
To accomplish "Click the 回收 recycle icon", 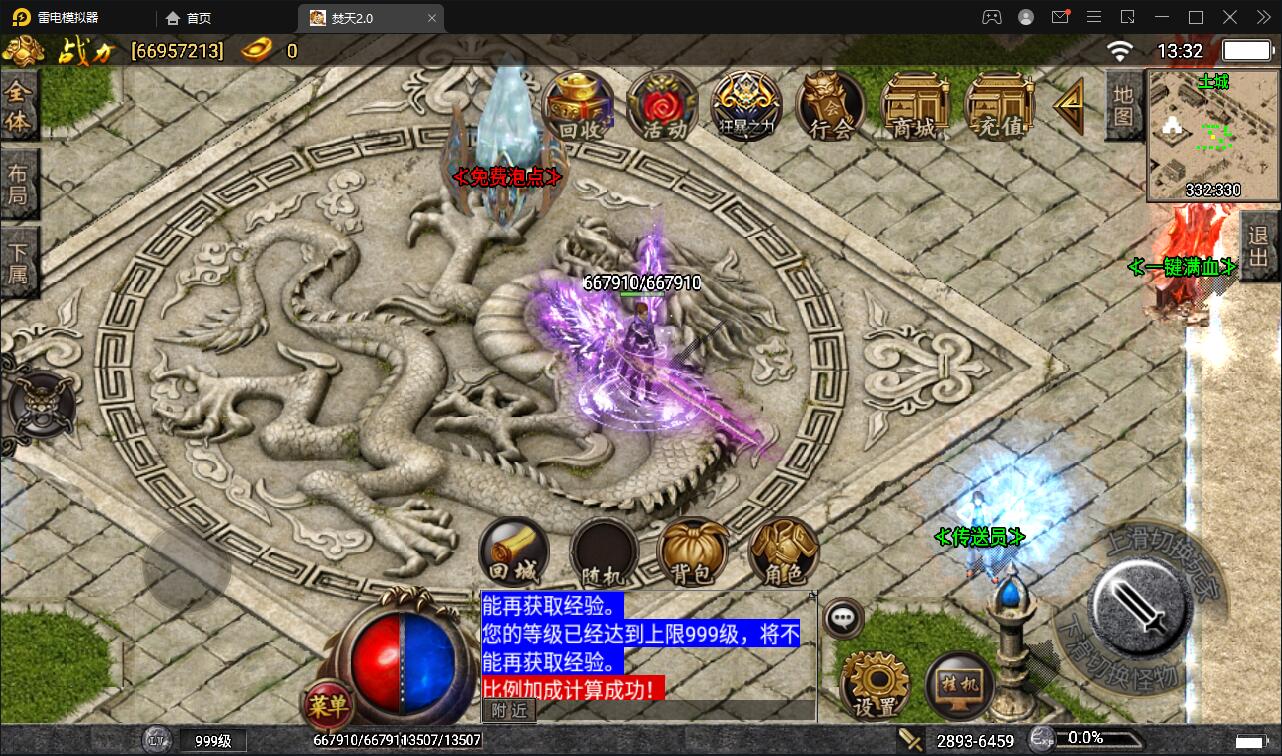I will [x=578, y=105].
